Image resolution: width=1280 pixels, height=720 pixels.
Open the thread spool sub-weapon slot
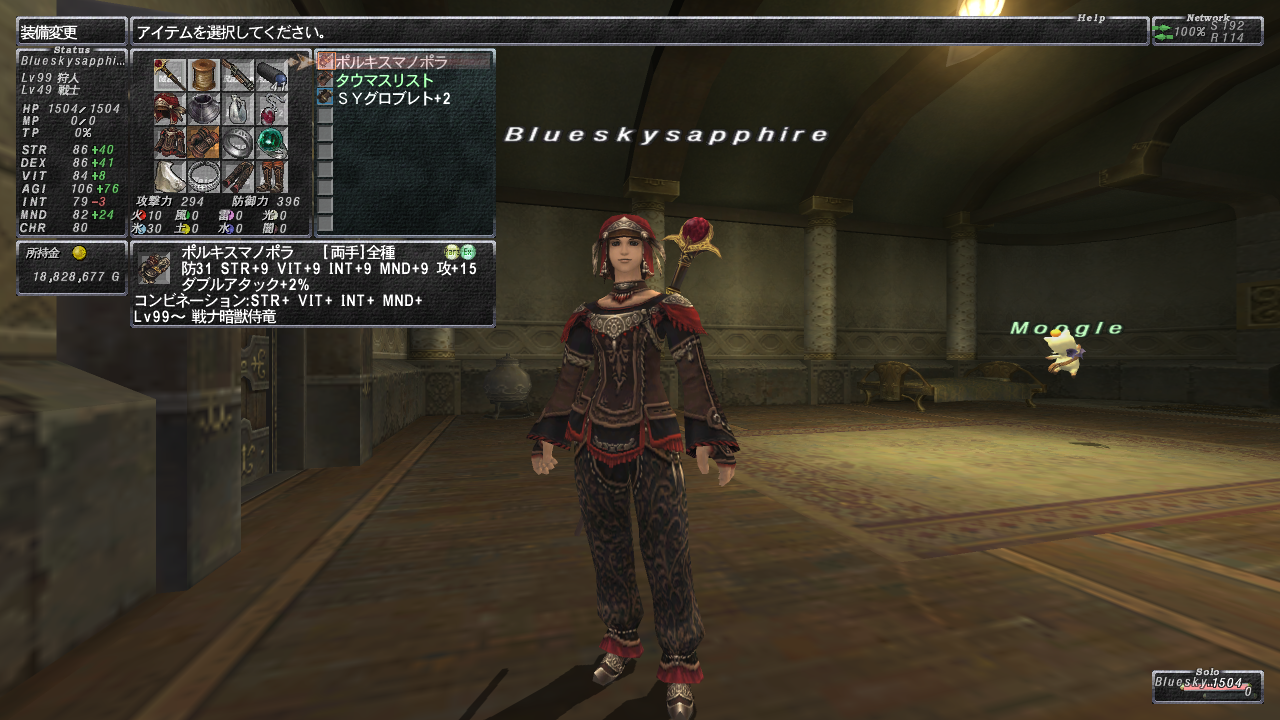[203, 75]
